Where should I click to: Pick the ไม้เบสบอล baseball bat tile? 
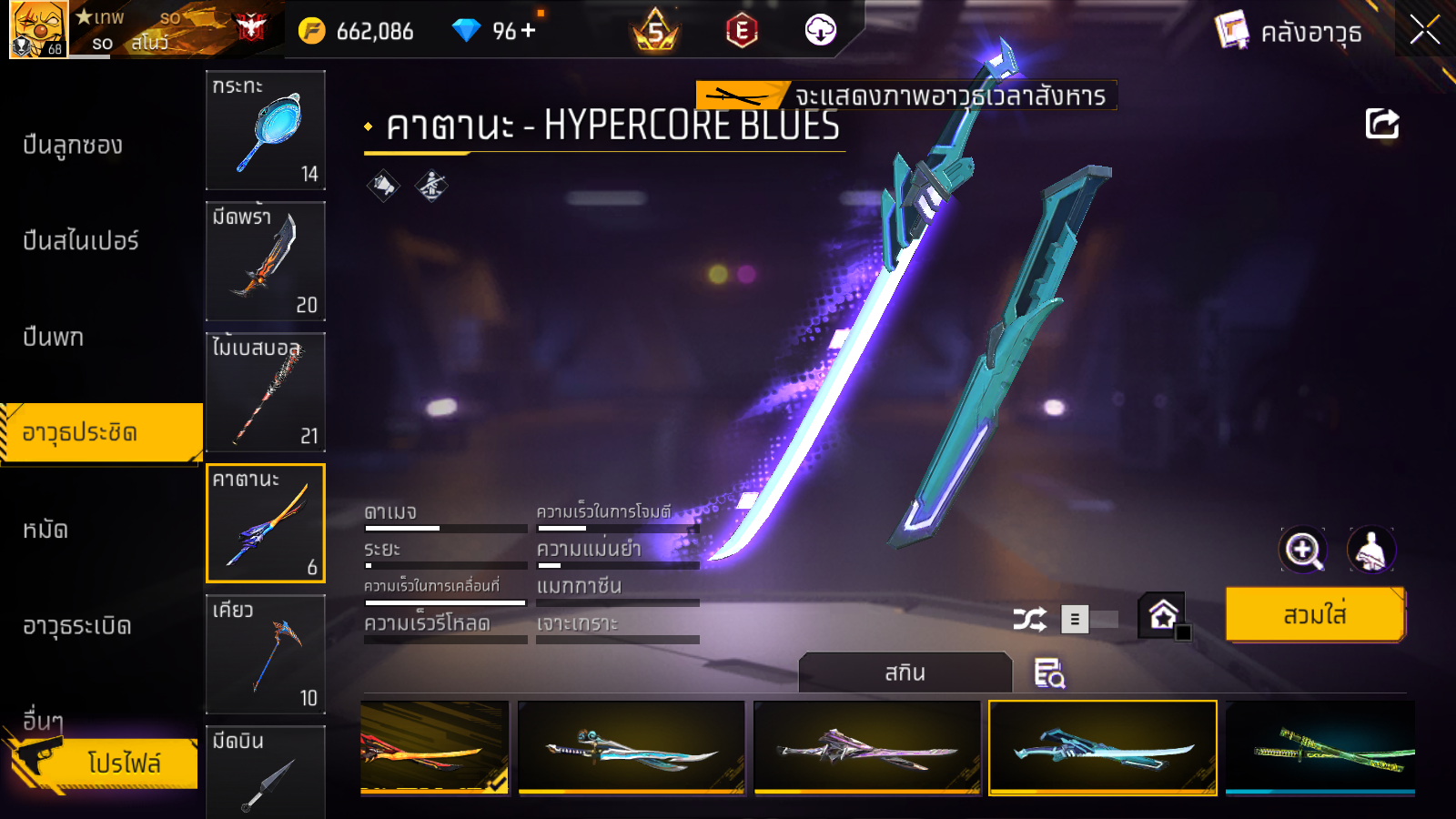[x=266, y=392]
